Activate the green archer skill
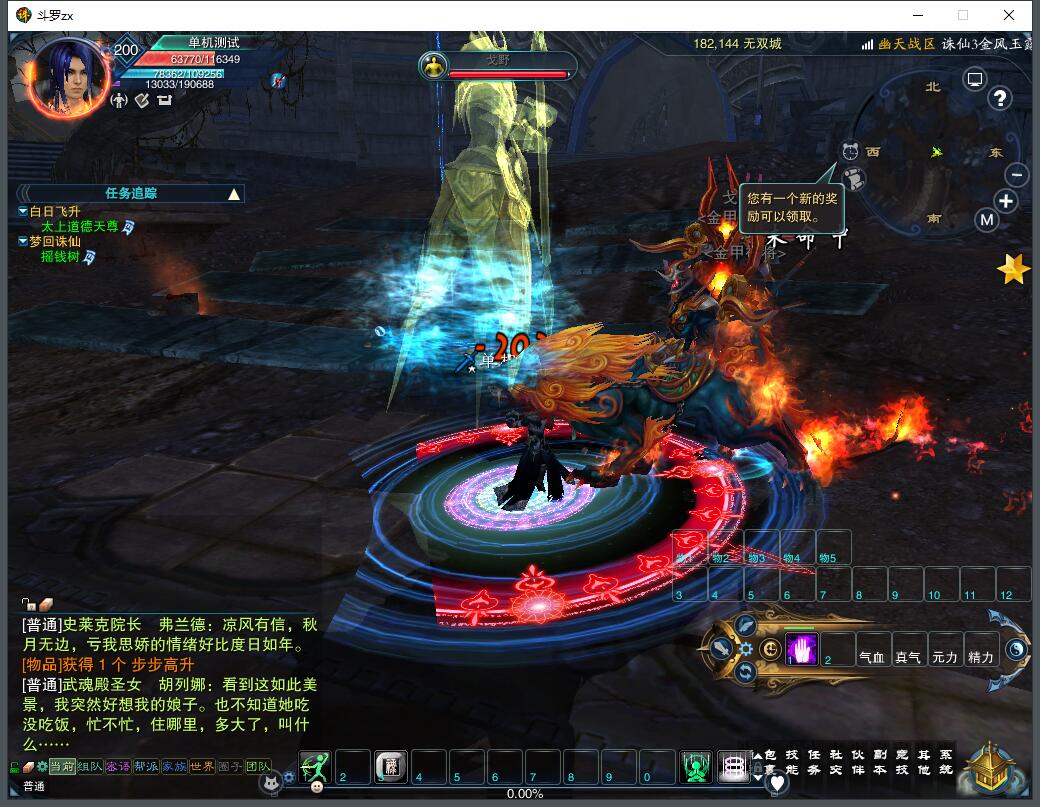Screen dimensions: 1040x807 point(314,767)
